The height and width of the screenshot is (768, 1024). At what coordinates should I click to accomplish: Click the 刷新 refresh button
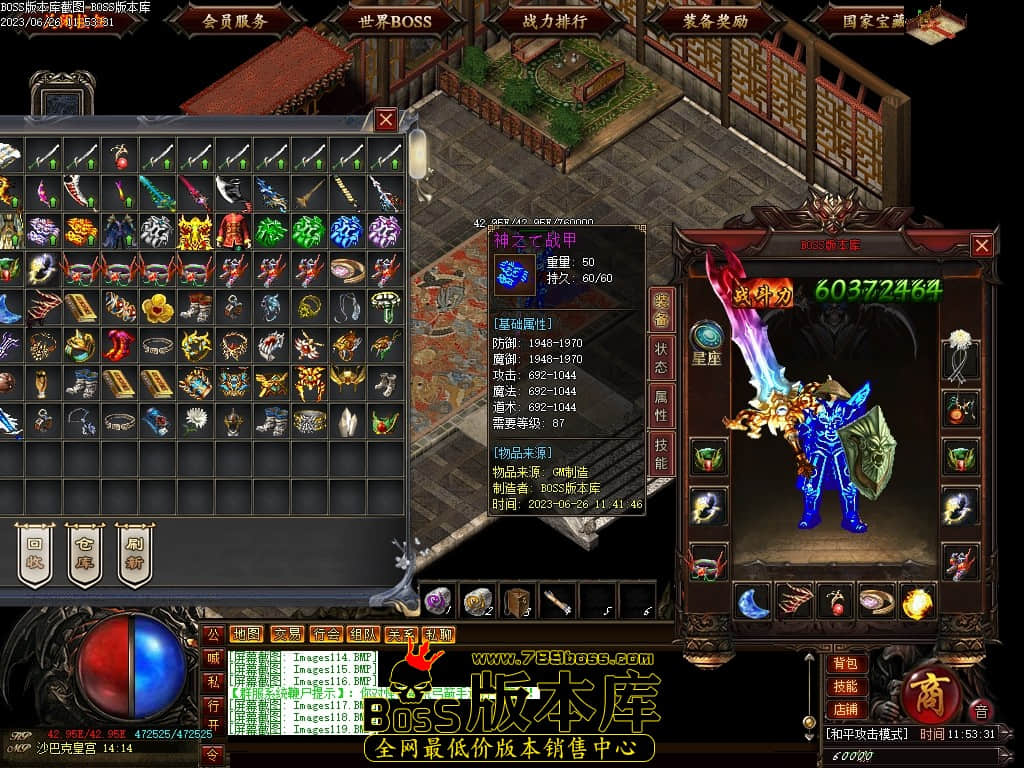coord(135,554)
